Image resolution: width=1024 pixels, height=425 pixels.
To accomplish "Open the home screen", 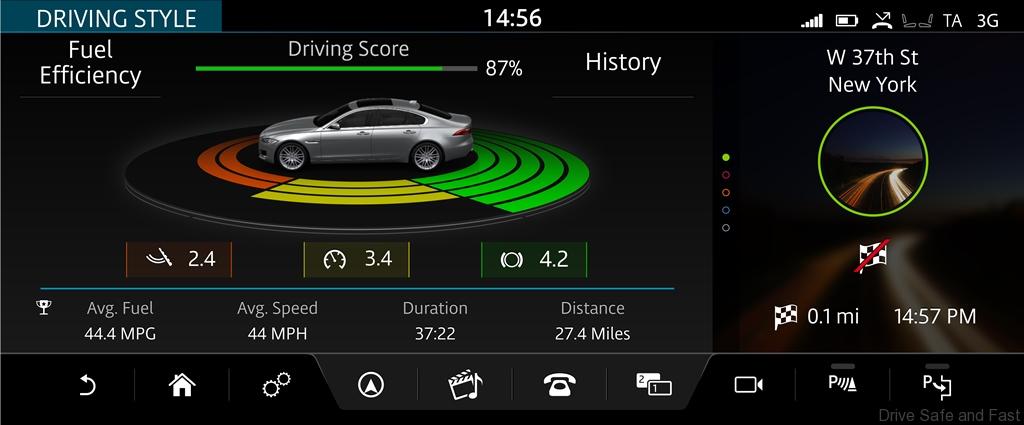I will point(181,385).
